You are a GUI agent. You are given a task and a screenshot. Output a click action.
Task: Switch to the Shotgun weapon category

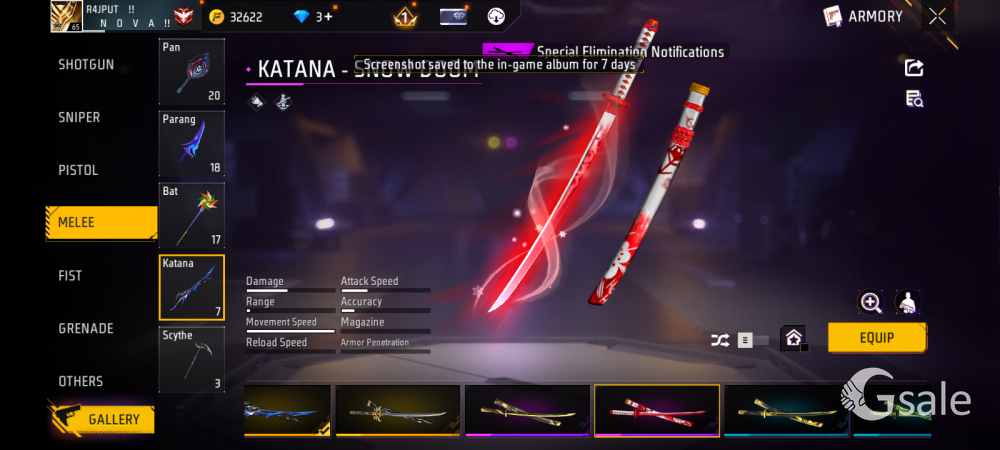point(86,65)
